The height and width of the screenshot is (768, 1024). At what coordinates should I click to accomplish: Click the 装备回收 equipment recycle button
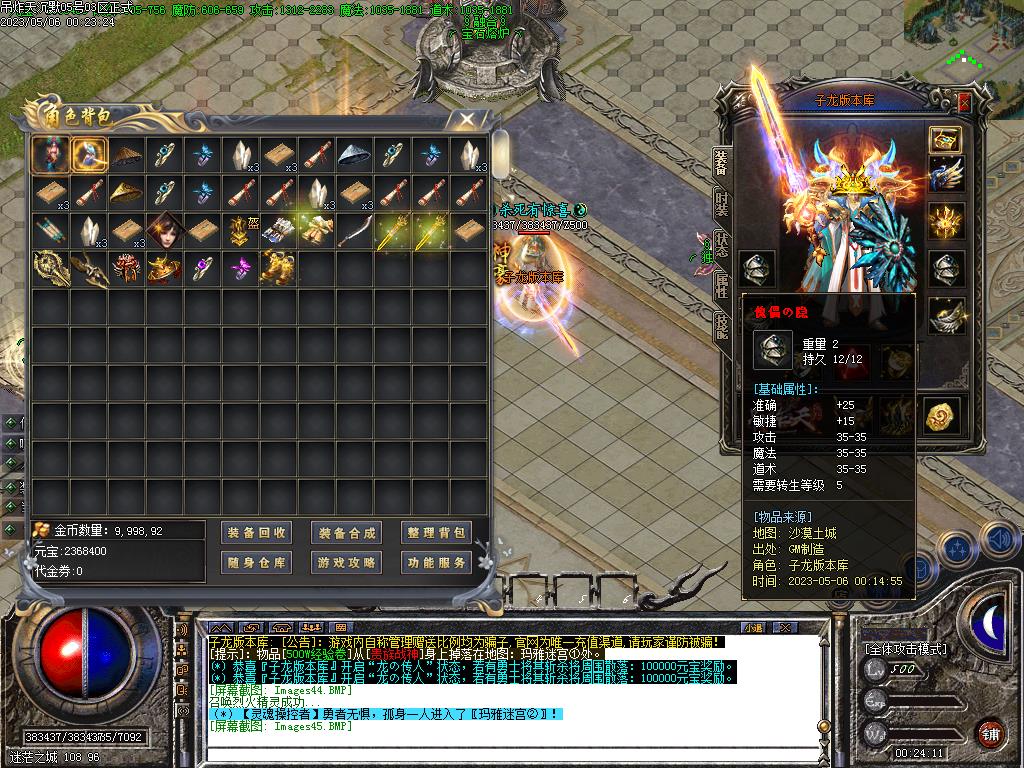256,533
